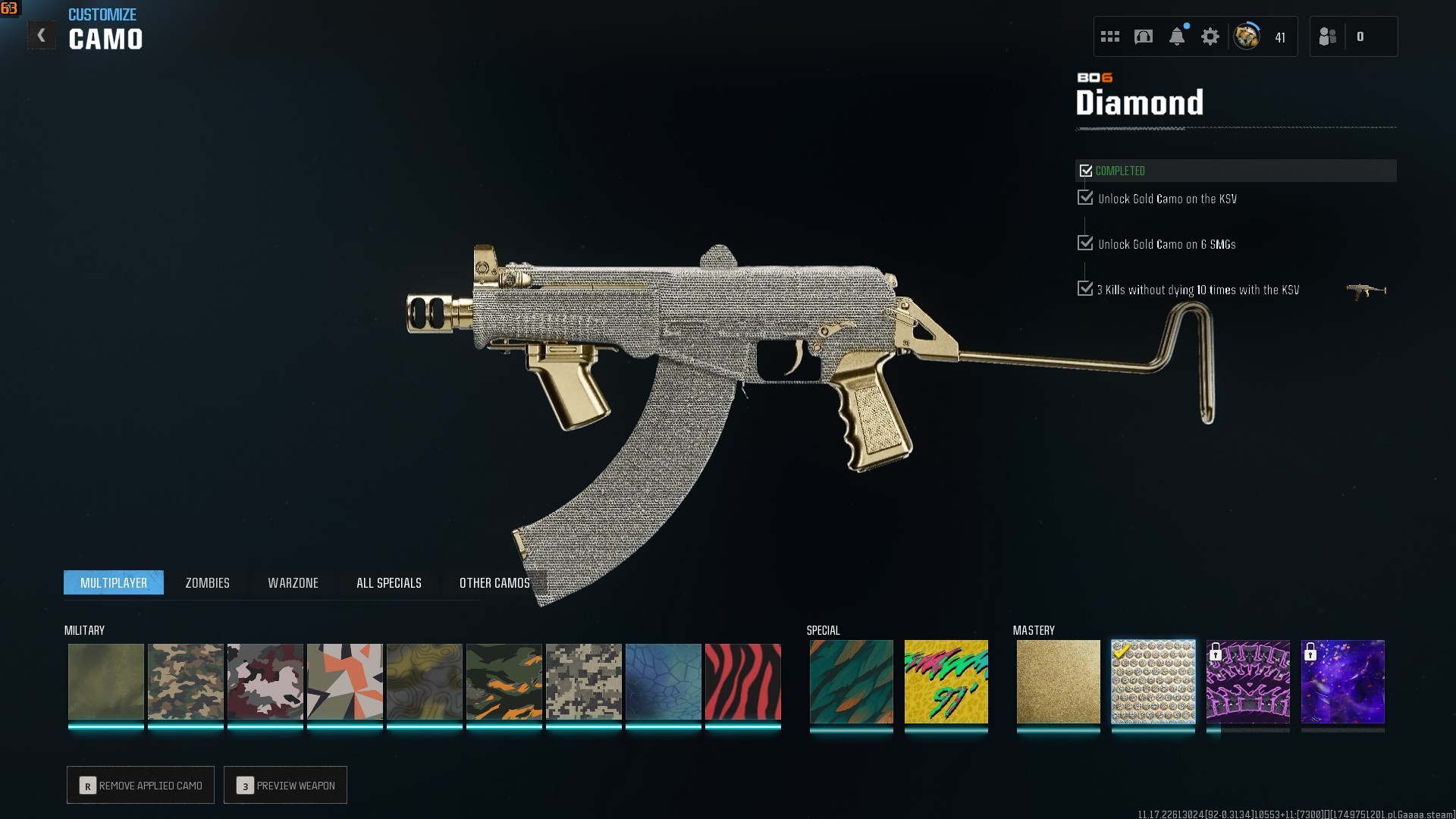
Task: Choose the locked blue galaxy mastery camo
Action: click(x=1342, y=682)
